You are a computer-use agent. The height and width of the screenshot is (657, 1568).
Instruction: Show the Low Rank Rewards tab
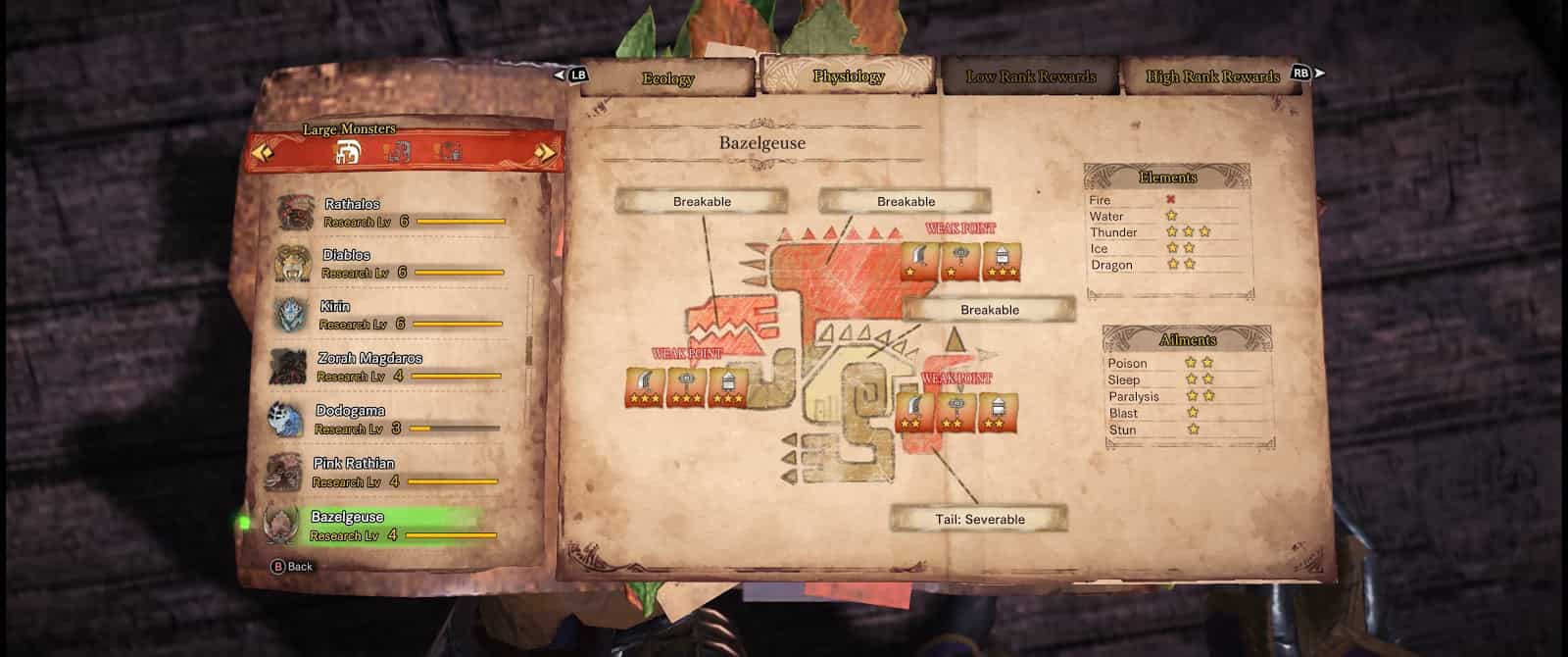[1031, 76]
